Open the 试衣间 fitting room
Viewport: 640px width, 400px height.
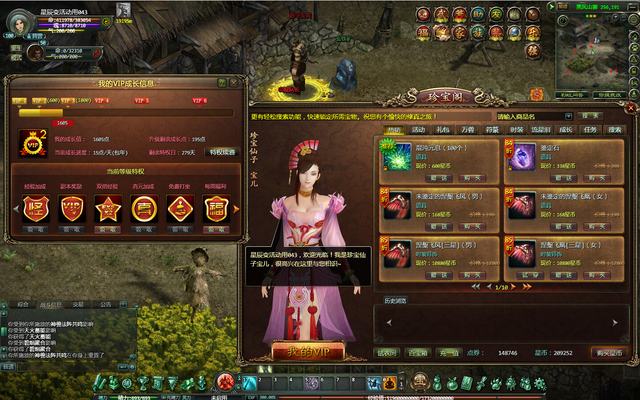coord(387,352)
